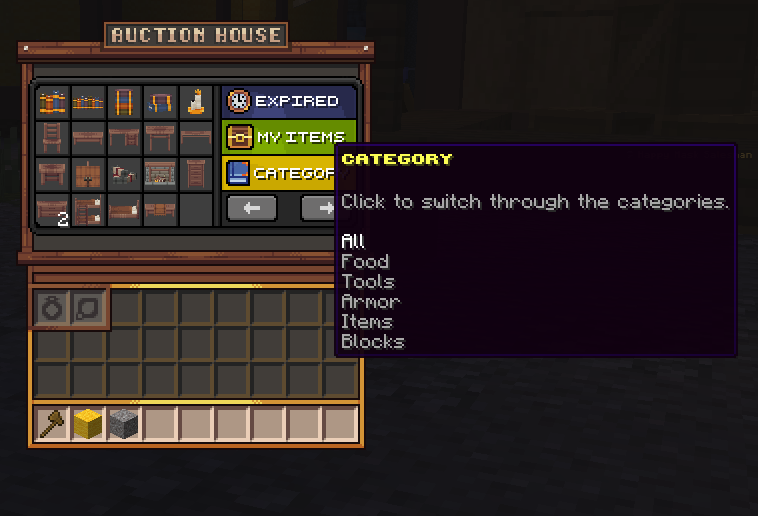Select the wooden cabinet with cross latch

[x=88, y=173]
